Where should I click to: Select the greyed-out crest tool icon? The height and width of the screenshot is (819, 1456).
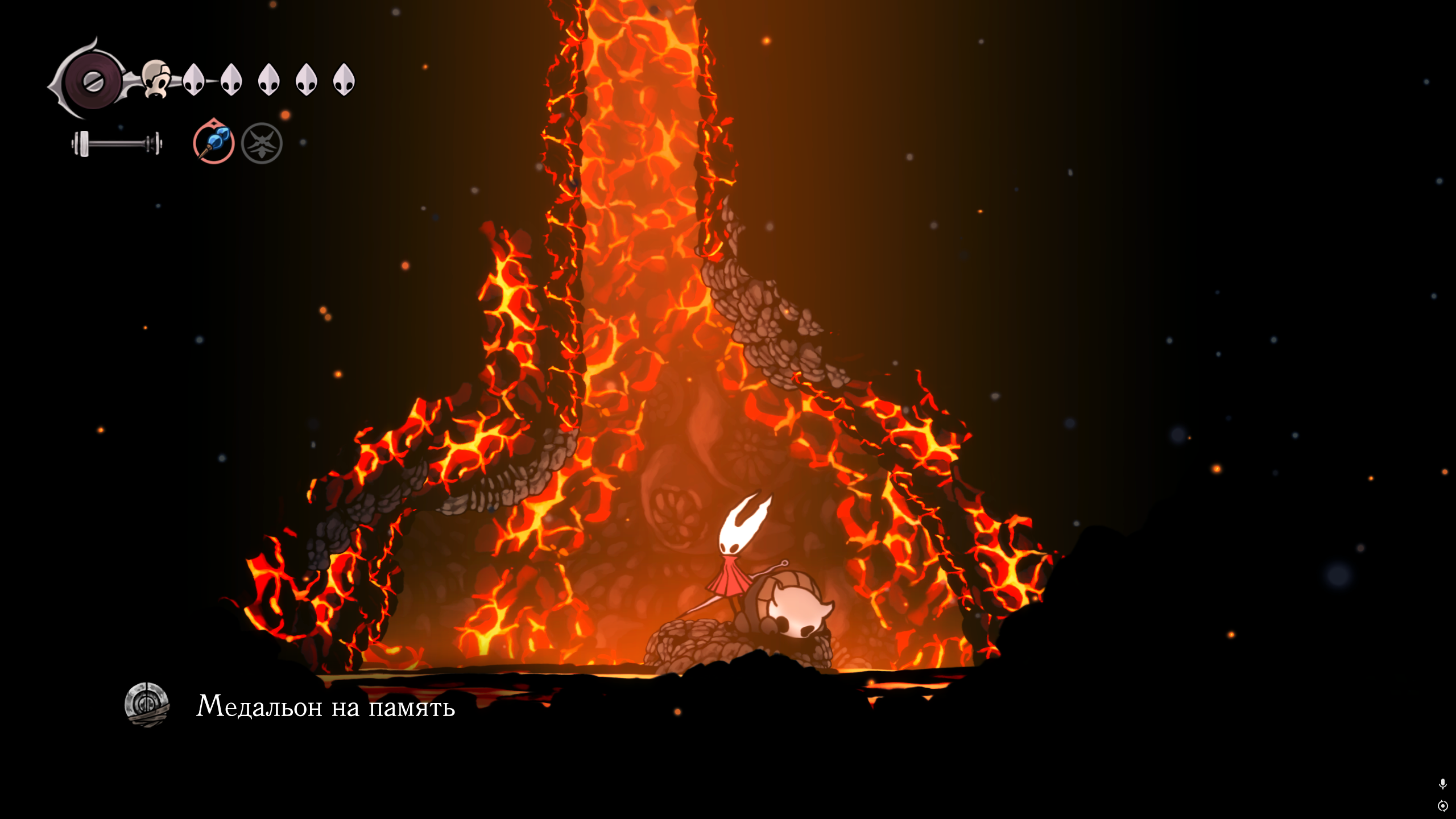point(262,143)
